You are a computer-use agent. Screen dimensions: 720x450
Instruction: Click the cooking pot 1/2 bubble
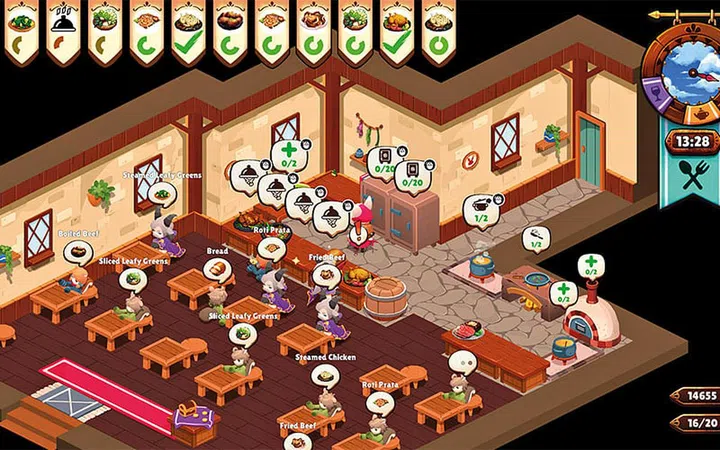click(482, 209)
